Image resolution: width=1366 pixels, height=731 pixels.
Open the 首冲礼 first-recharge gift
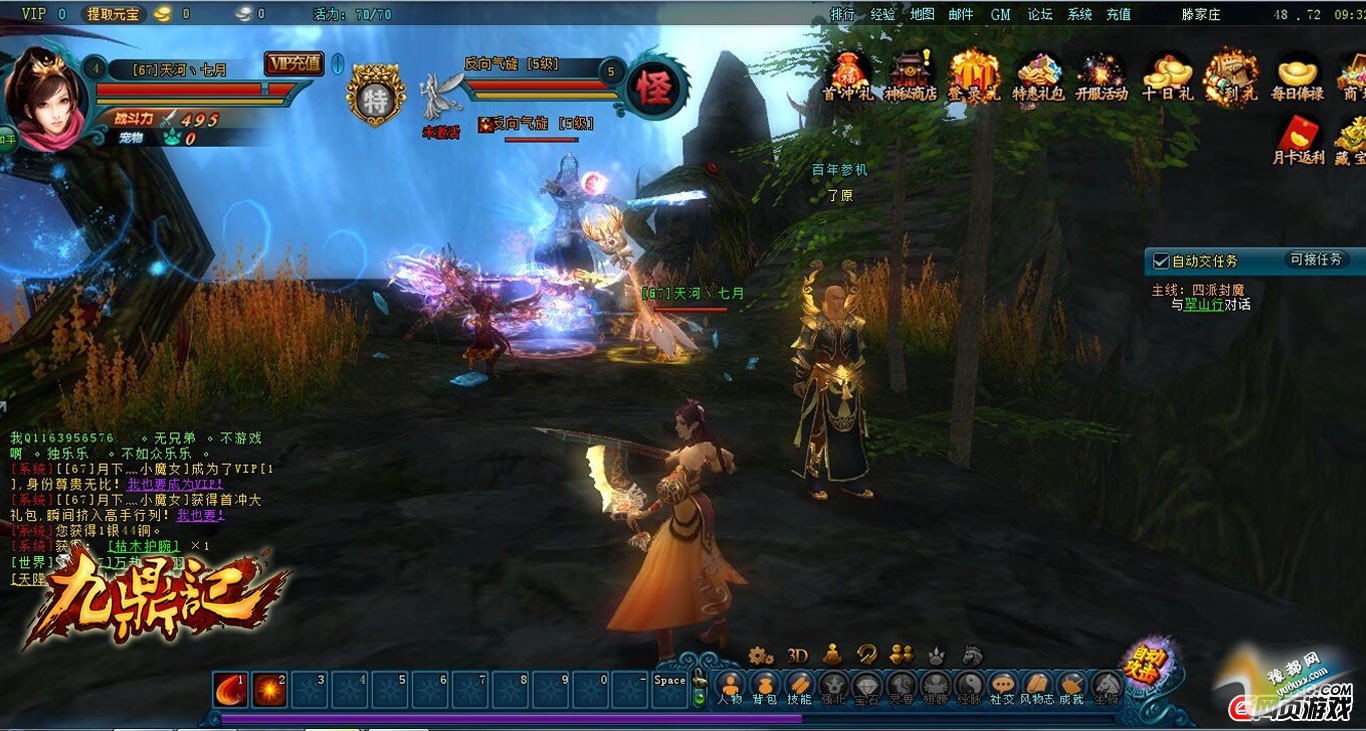pos(846,76)
